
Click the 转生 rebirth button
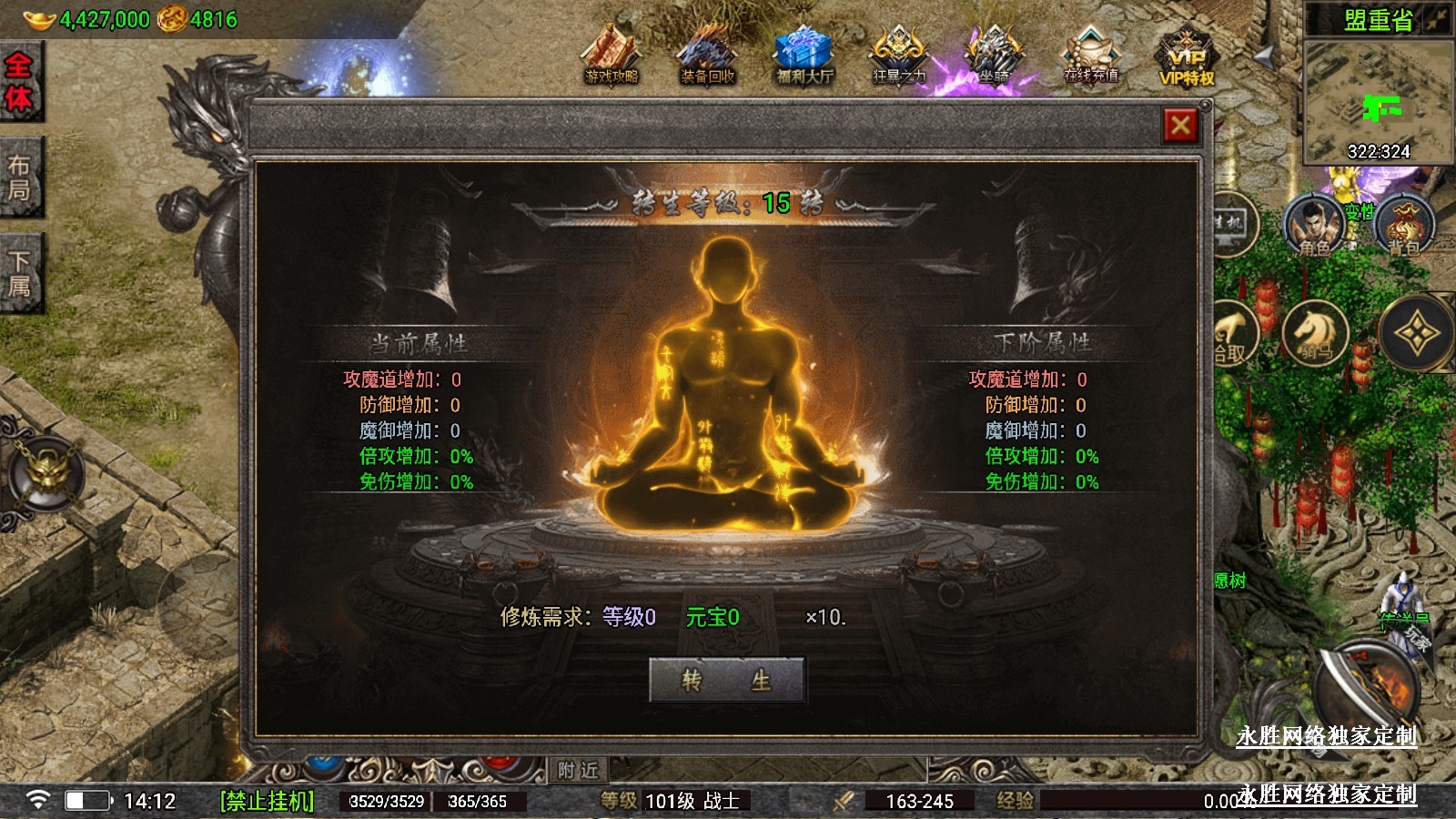click(726, 680)
